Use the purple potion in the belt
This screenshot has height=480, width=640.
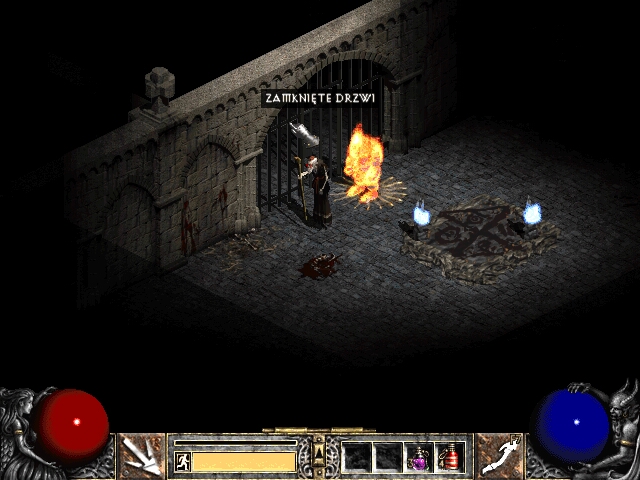pyautogui.click(x=419, y=457)
